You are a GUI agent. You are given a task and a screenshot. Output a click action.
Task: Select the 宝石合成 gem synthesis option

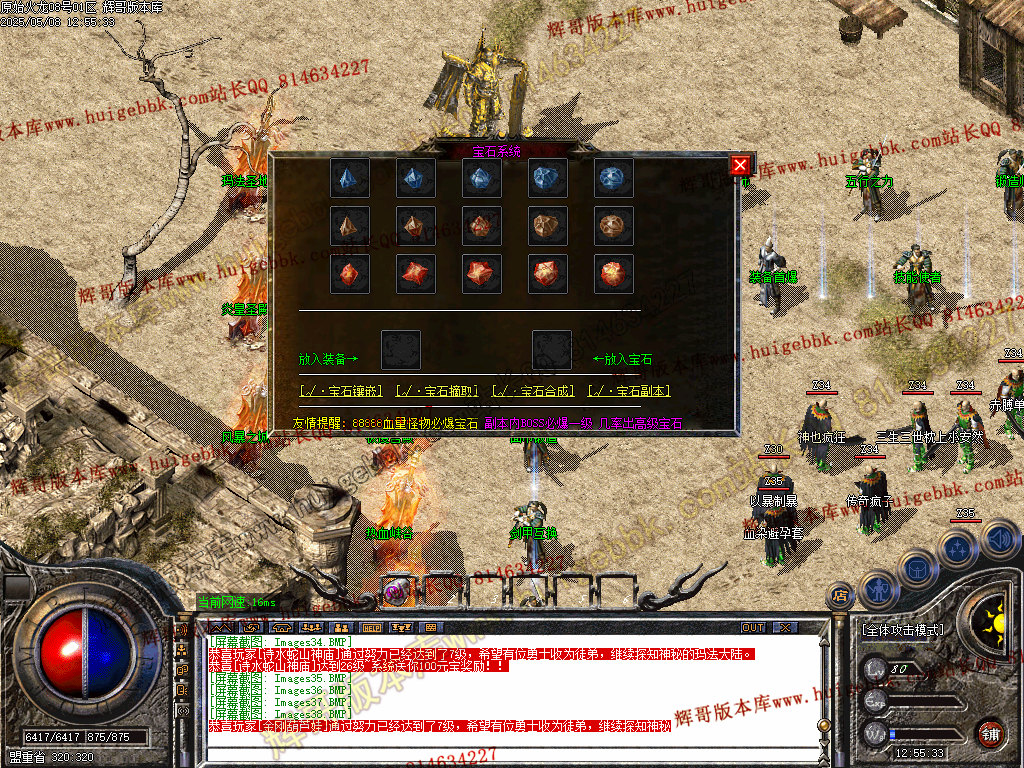pos(534,391)
